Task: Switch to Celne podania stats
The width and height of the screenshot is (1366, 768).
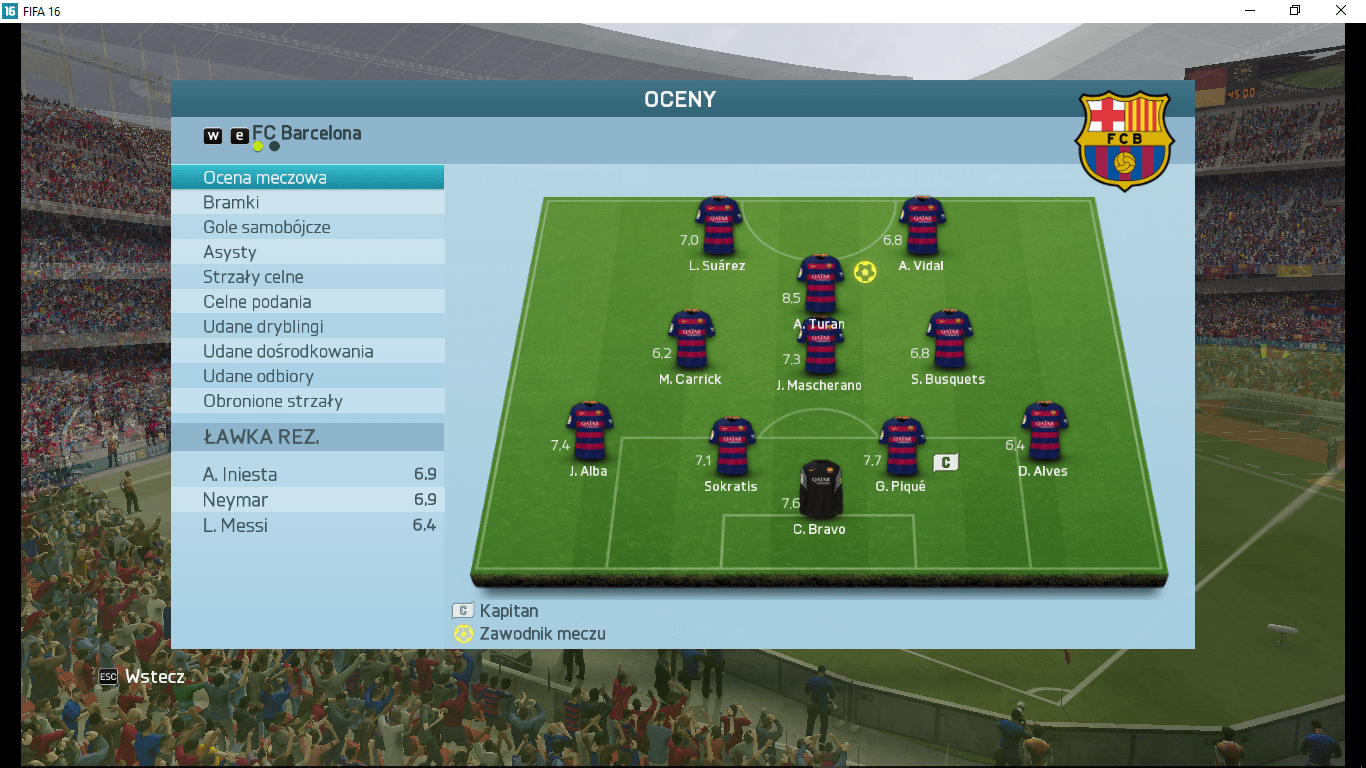Action: (x=307, y=302)
